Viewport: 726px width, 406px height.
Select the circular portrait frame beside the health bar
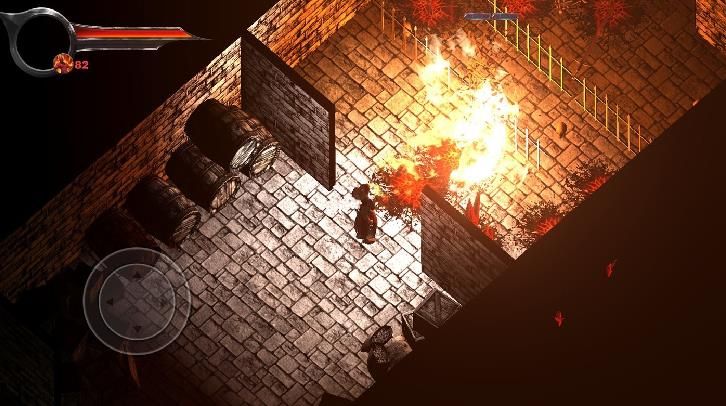coord(39,38)
